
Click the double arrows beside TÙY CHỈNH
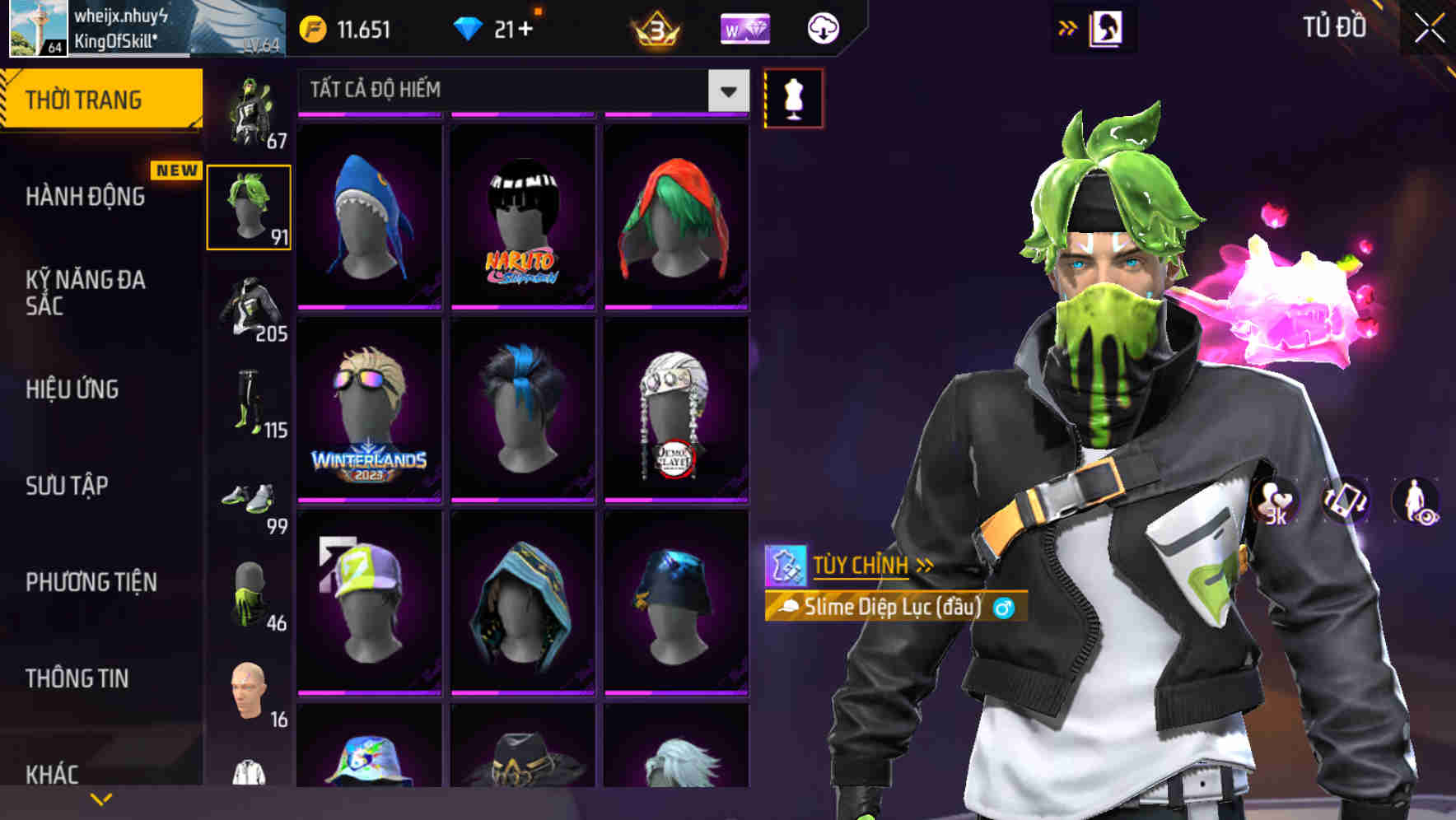tap(924, 566)
